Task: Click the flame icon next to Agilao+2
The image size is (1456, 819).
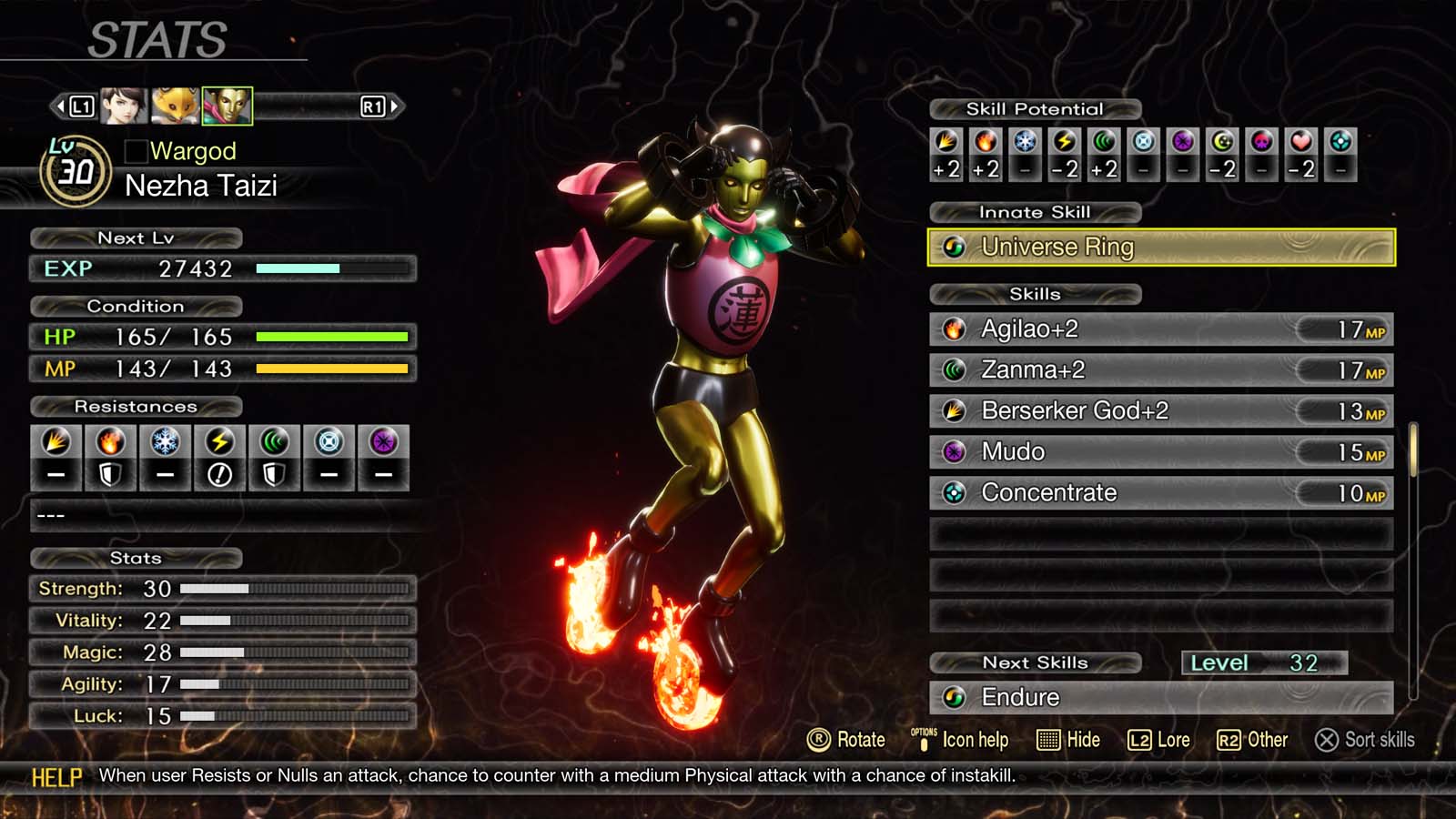Action: [x=955, y=329]
